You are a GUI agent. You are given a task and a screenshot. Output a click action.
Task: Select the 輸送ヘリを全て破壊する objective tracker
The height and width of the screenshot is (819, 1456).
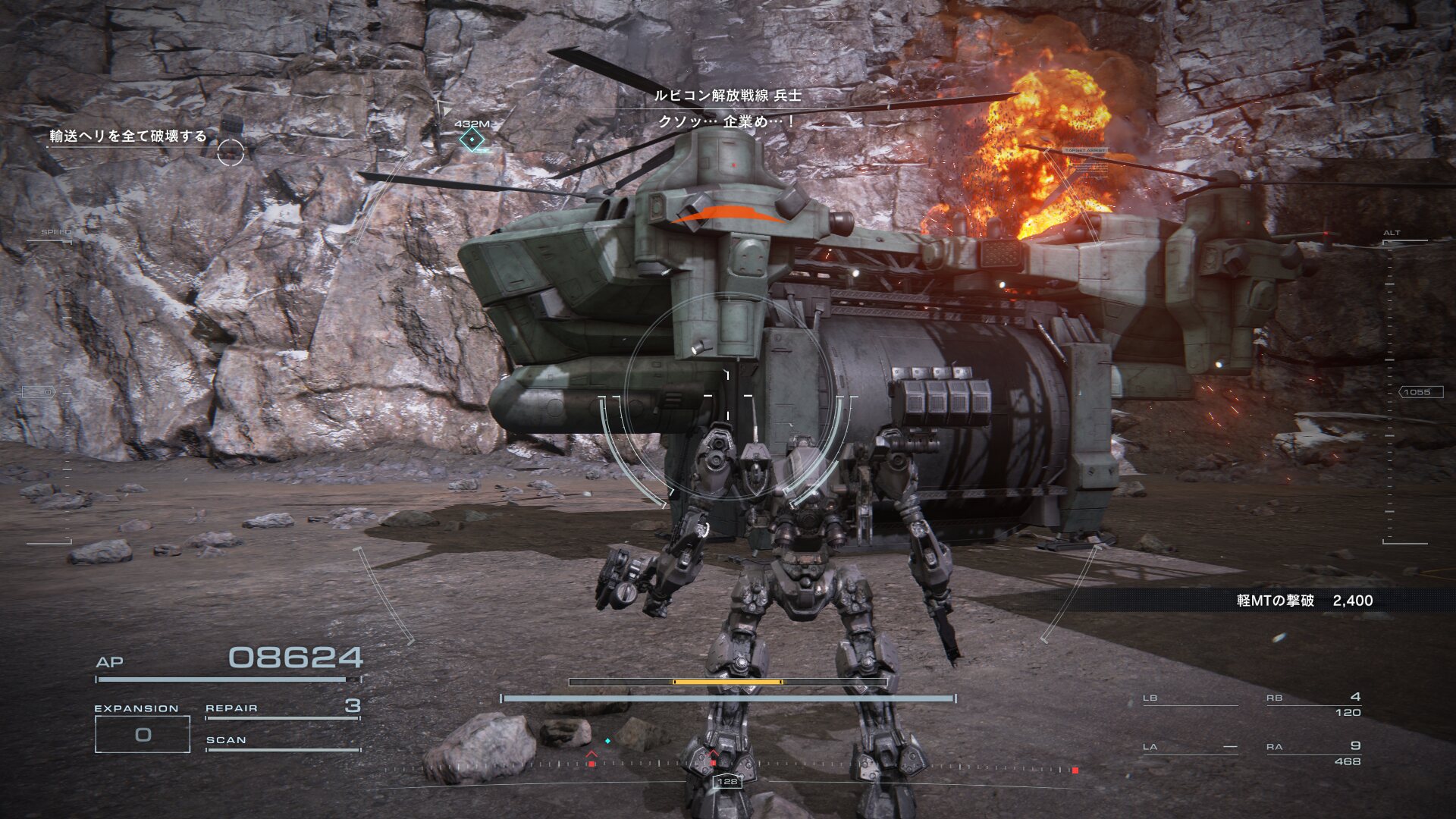(x=128, y=136)
